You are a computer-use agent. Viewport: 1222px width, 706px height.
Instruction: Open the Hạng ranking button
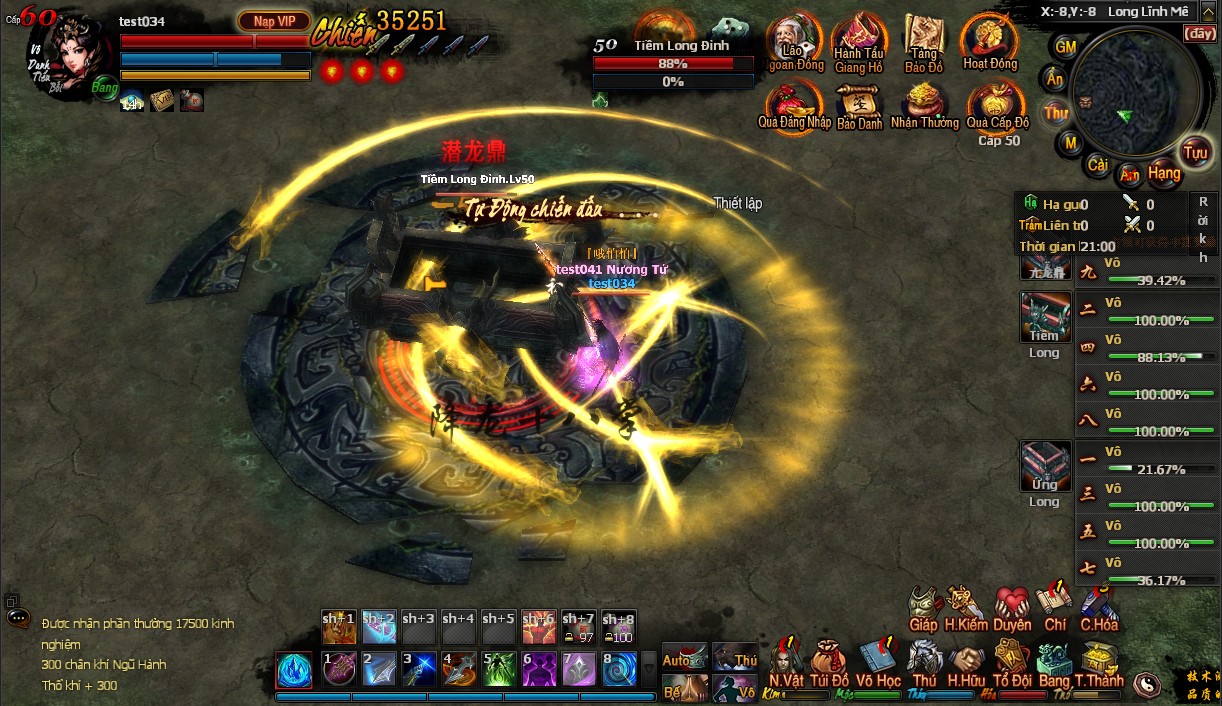(x=1164, y=173)
